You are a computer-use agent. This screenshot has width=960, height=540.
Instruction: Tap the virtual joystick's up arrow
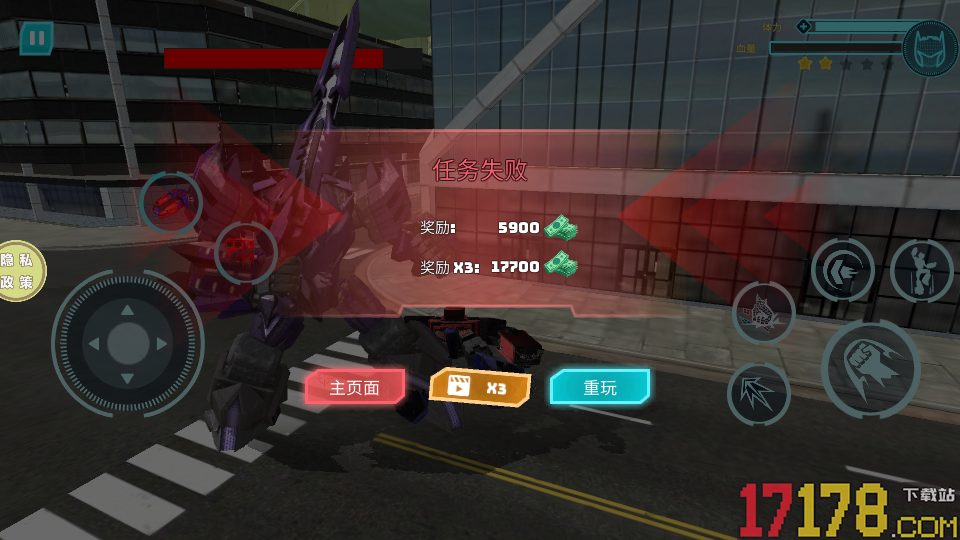tap(127, 310)
